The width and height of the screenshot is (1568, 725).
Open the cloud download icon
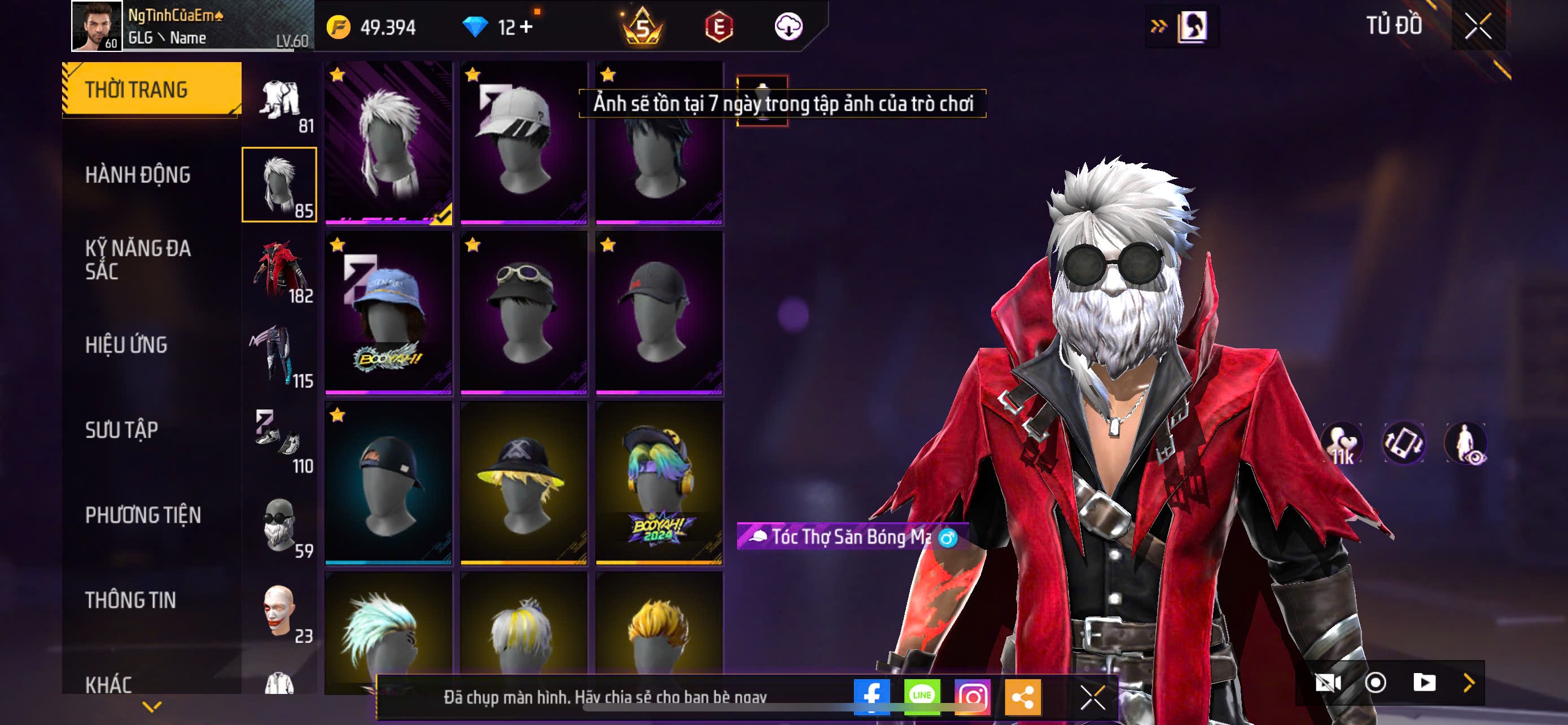[x=789, y=27]
